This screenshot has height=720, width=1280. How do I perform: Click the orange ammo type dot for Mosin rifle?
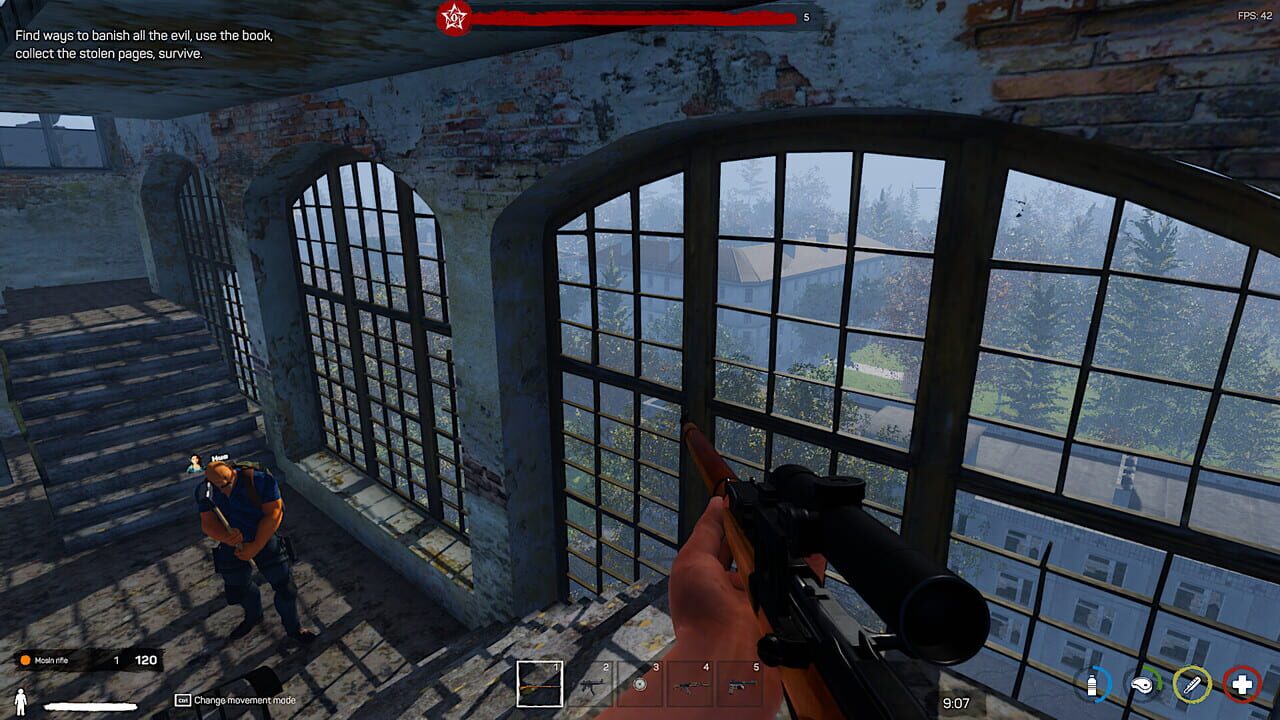24,662
